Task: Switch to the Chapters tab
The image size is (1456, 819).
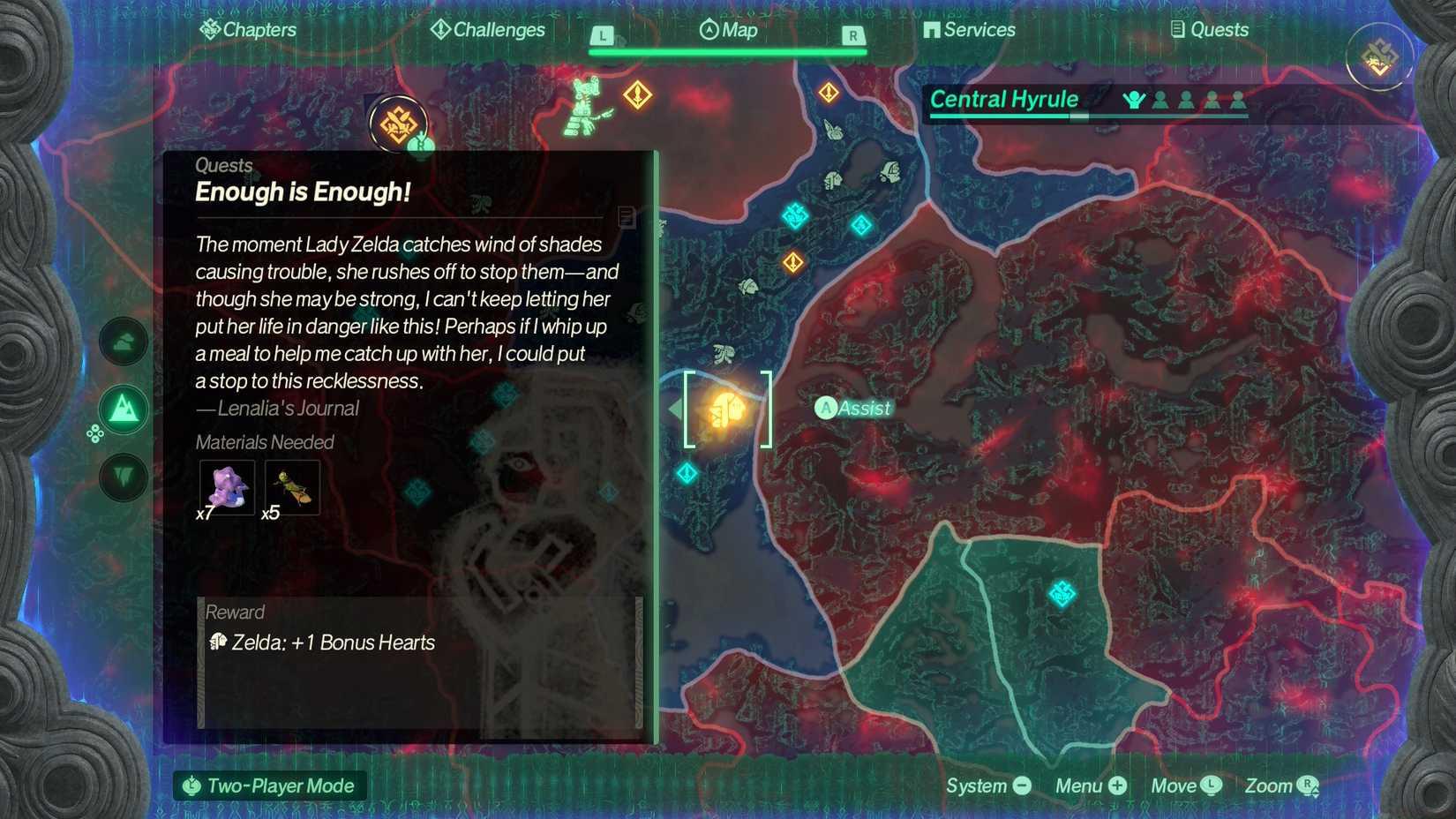Action: 250,29
